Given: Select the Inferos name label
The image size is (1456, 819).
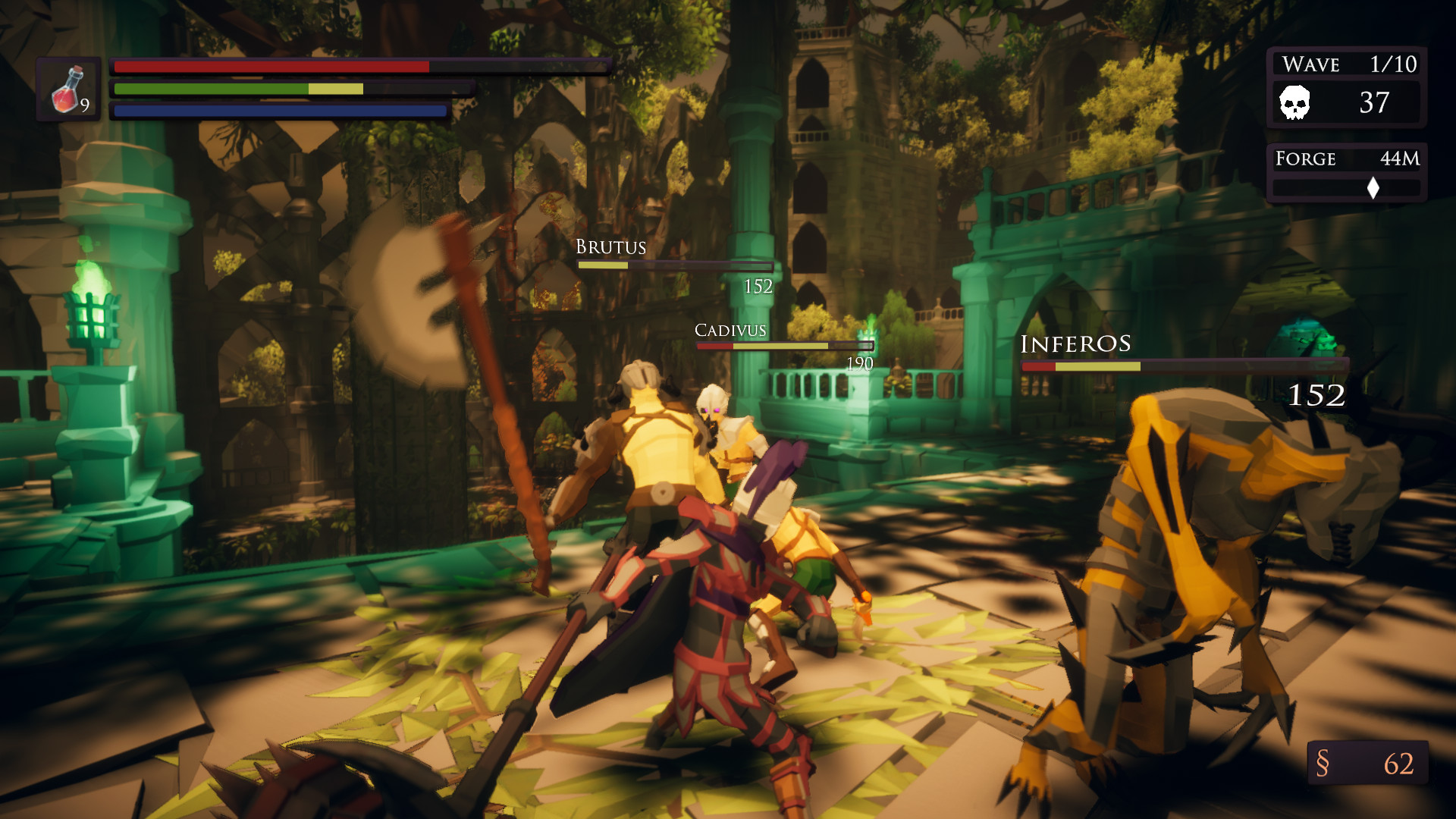Looking at the screenshot, I should tap(1077, 344).
